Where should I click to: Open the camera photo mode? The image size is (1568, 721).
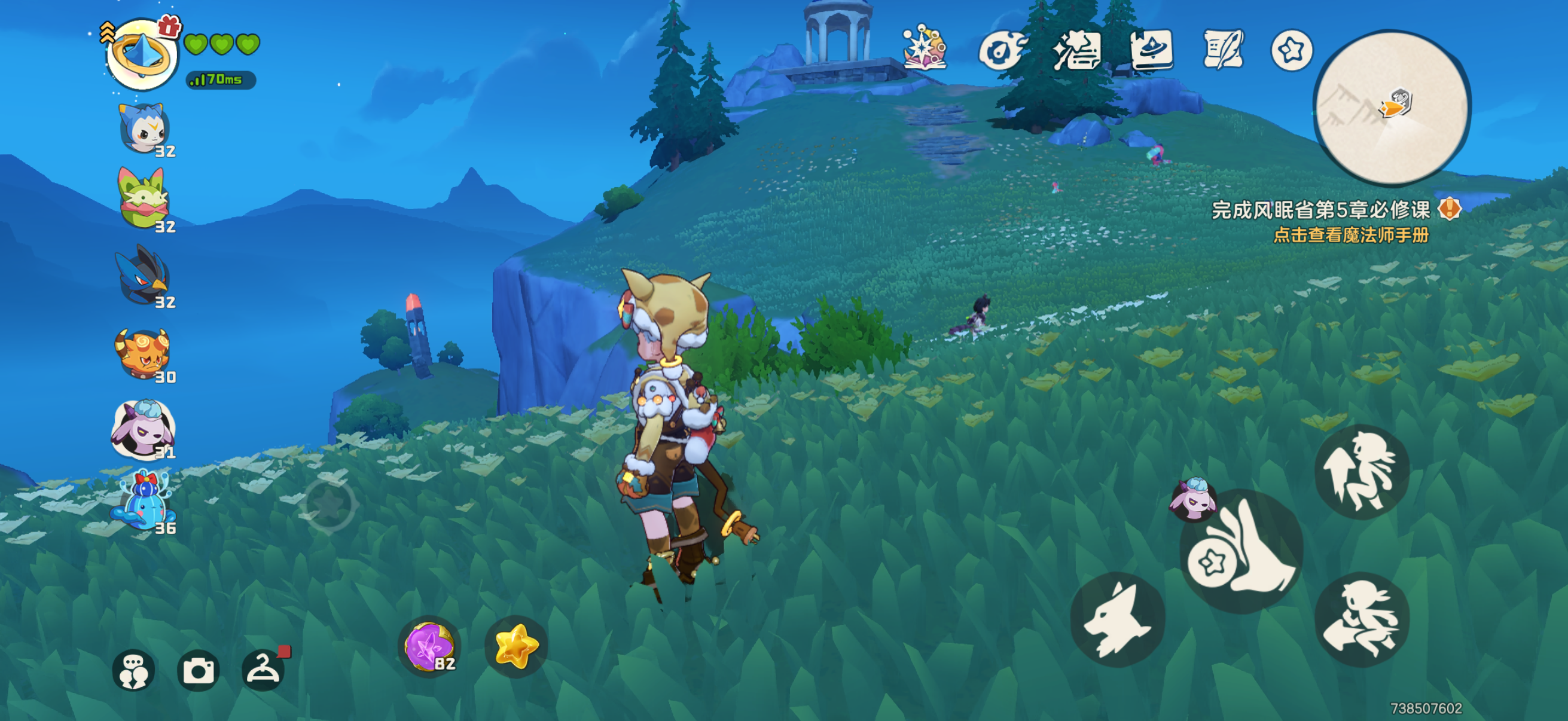199,671
